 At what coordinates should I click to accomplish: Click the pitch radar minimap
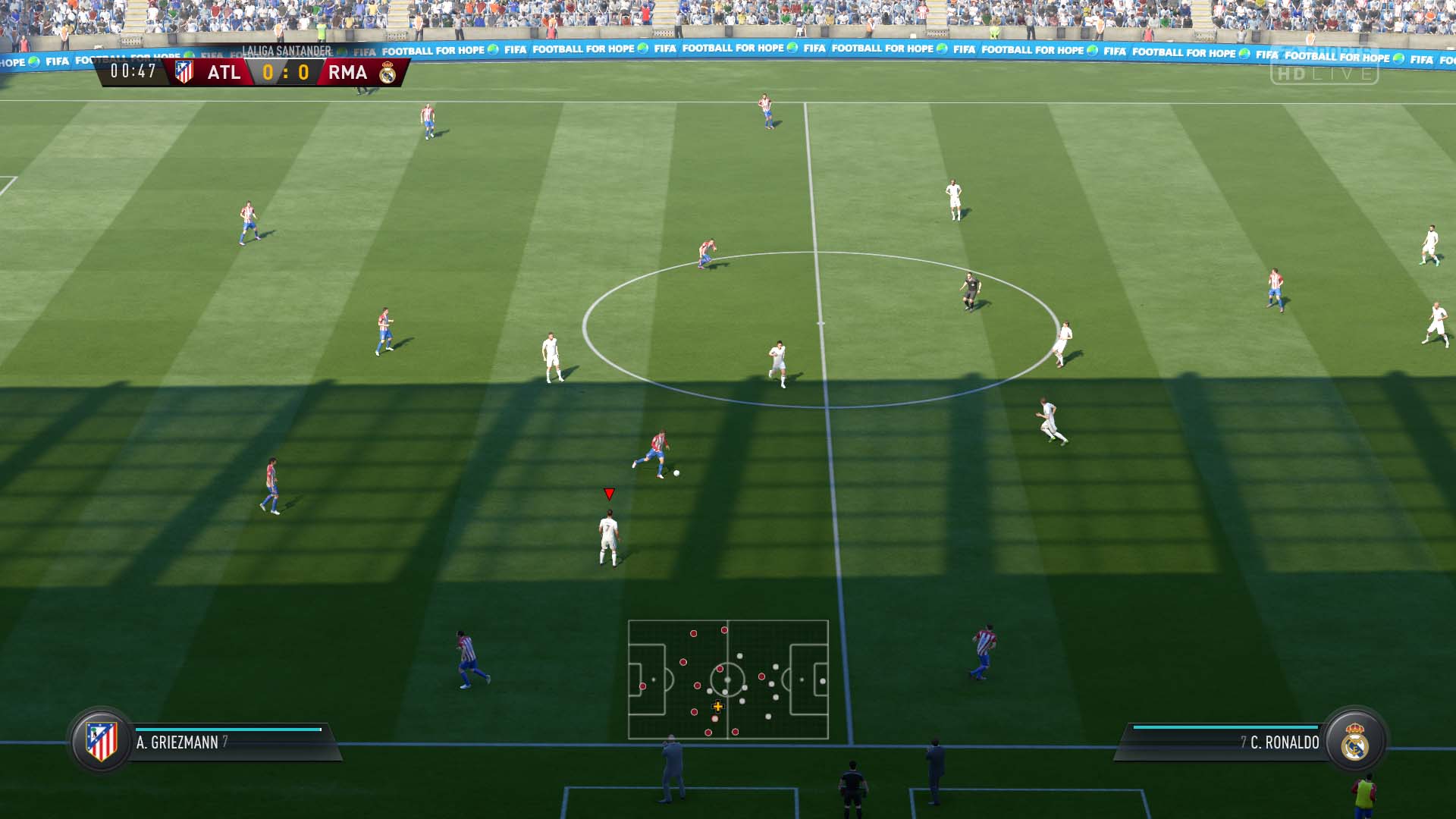coord(728,679)
